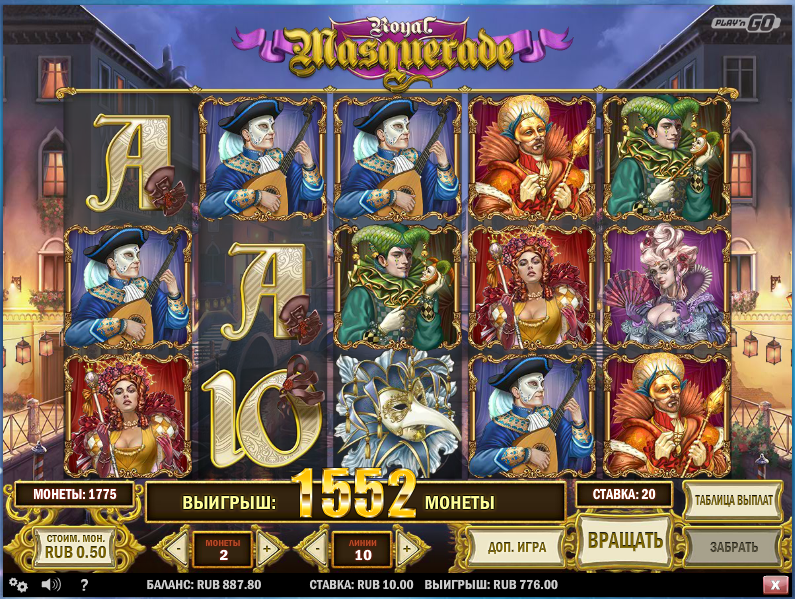Add more ЛИНИИ paylines
The image size is (795, 599).
[x=406, y=548]
